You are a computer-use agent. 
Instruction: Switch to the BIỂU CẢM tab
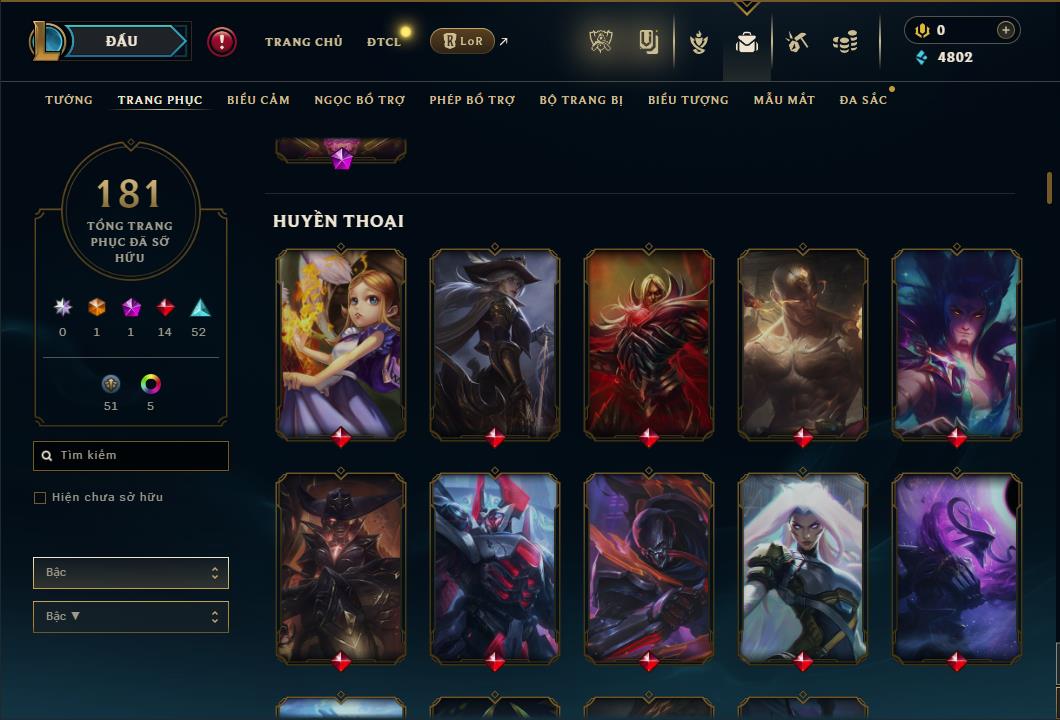pos(258,100)
